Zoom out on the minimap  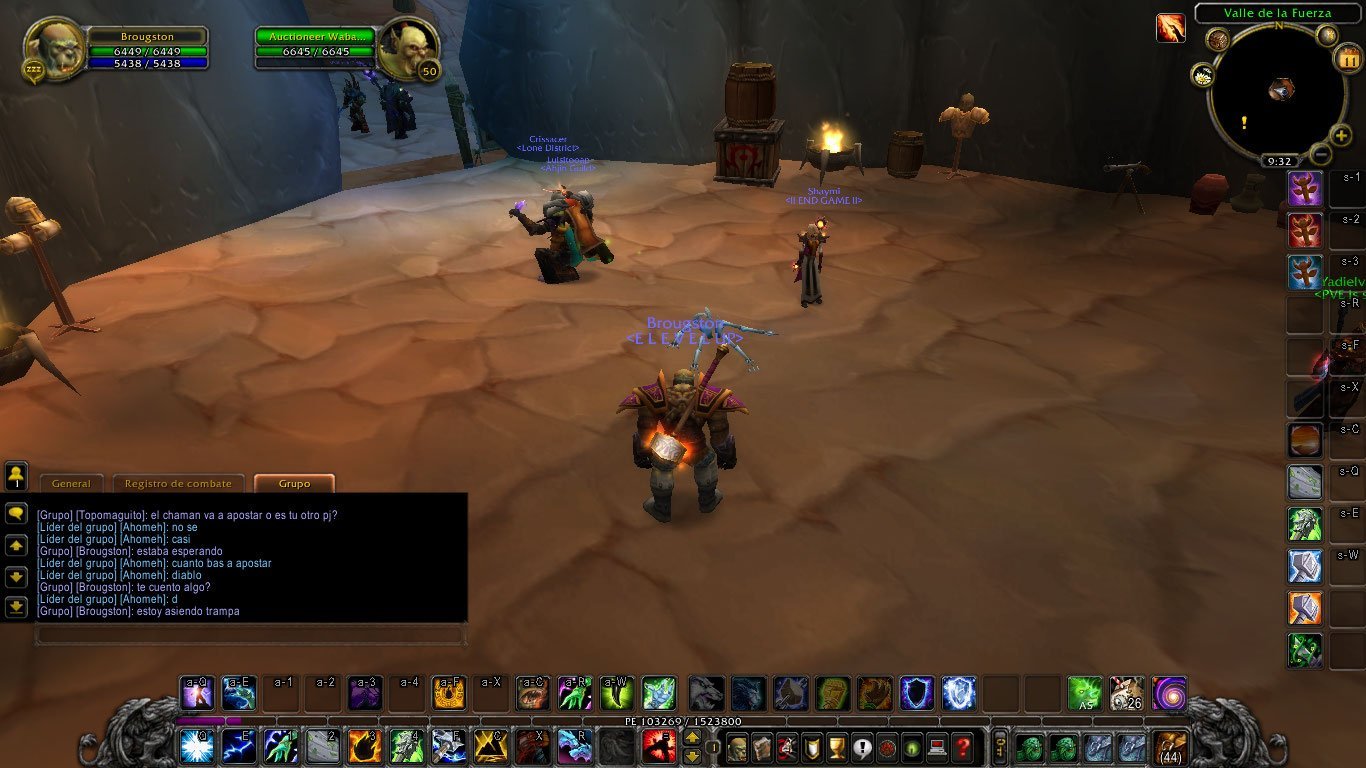[1320, 155]
